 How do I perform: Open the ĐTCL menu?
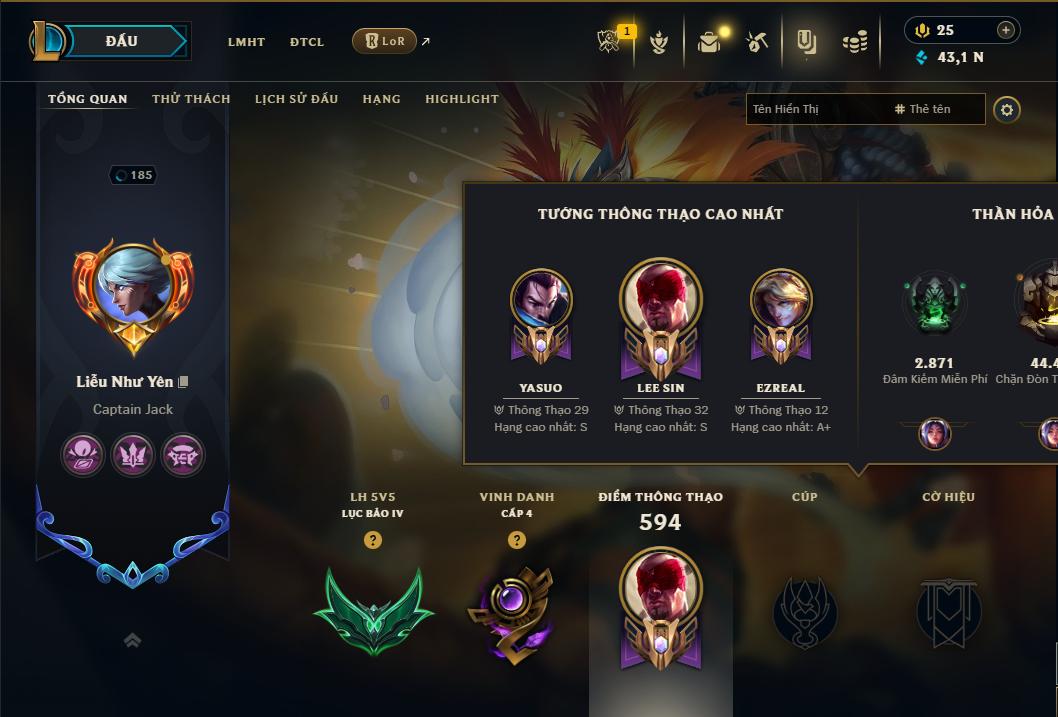(307, 42)
